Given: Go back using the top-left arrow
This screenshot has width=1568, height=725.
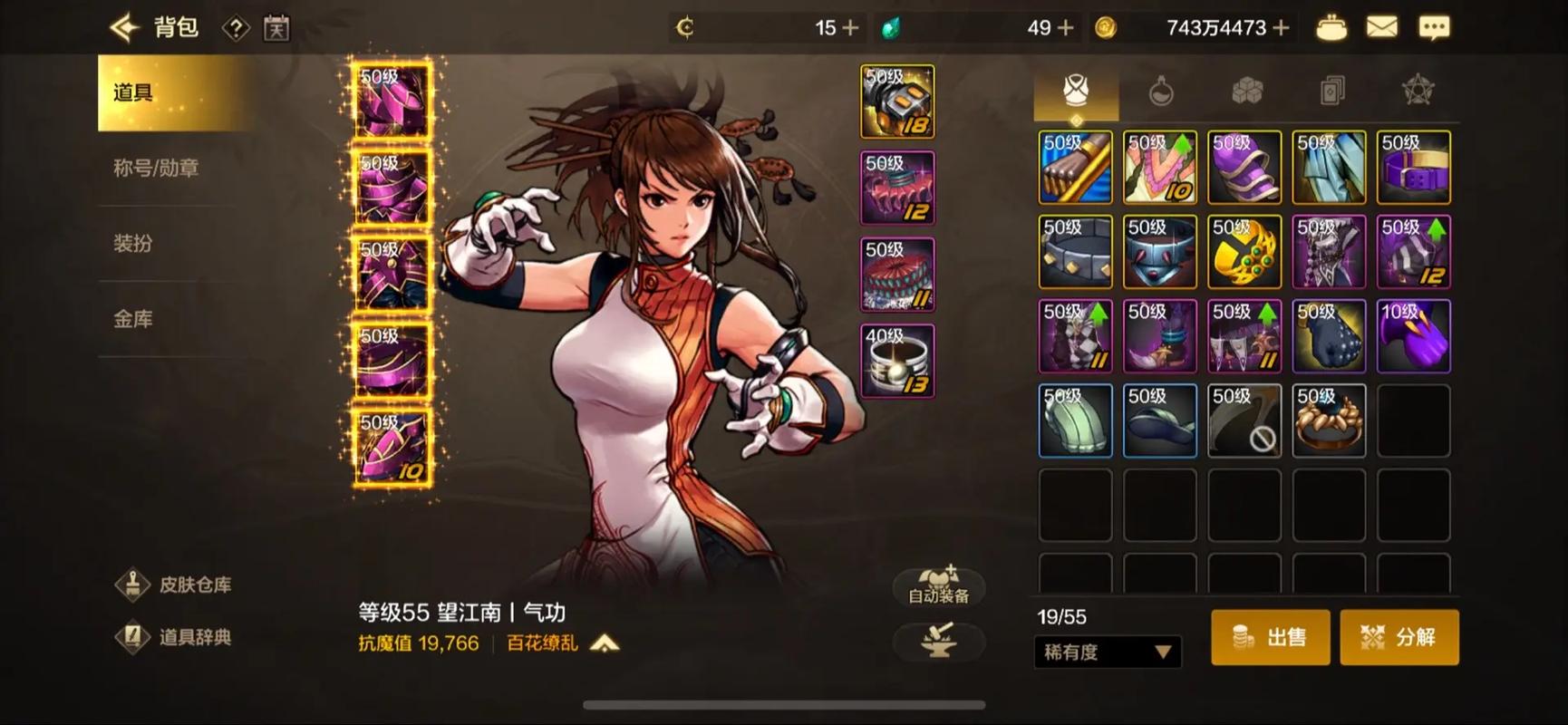Looking at the screenshot, I should [x=124, y=28].
